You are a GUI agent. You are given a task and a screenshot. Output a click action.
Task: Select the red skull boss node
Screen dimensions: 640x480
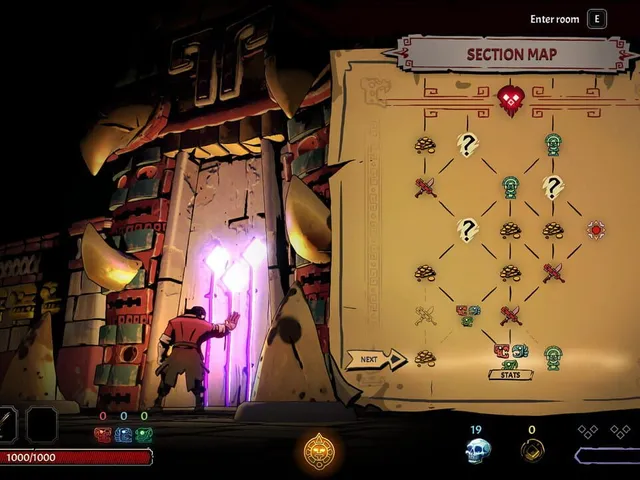(511, 99)
